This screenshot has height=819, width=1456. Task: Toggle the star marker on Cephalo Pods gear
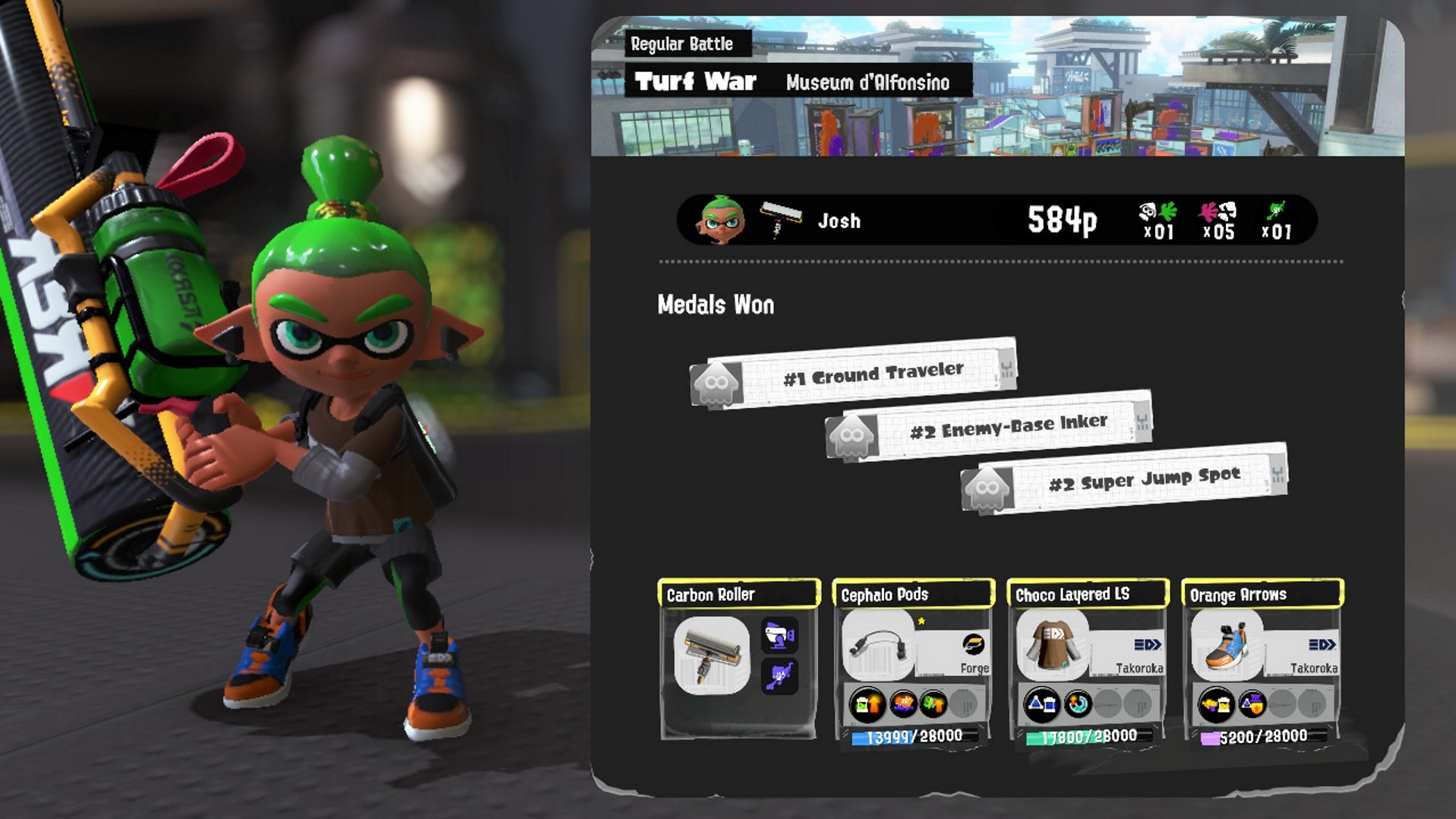[x=920, y=619]
